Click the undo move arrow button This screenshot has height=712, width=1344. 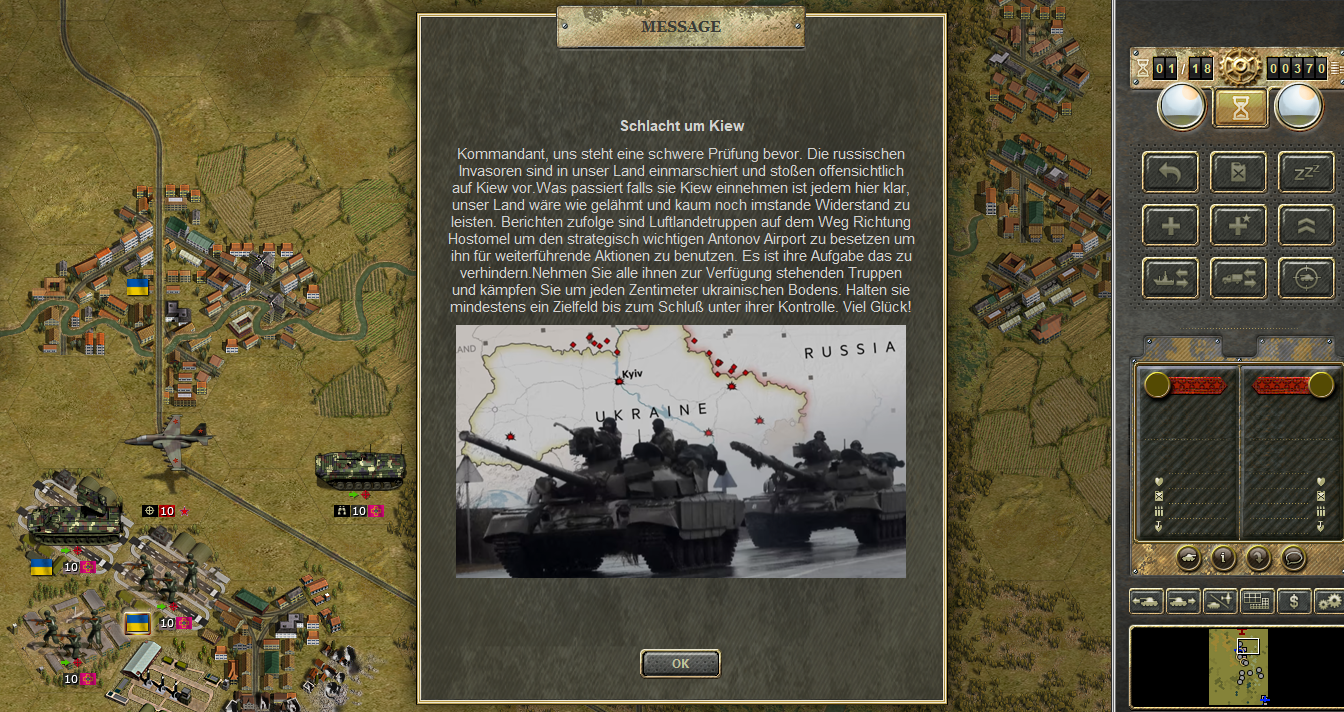(1170, 172)
